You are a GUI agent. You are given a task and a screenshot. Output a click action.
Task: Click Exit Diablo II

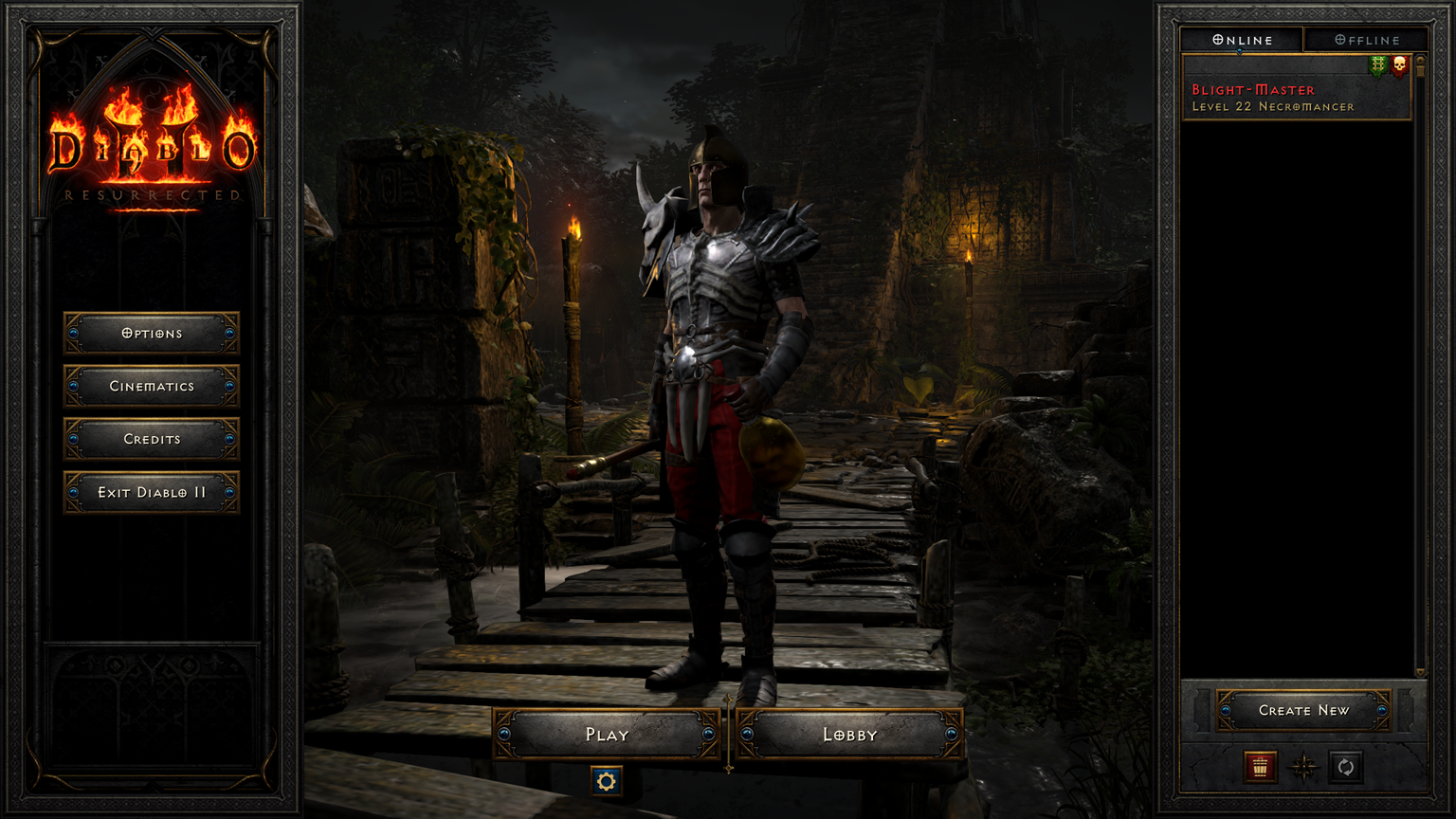[152, 492]
